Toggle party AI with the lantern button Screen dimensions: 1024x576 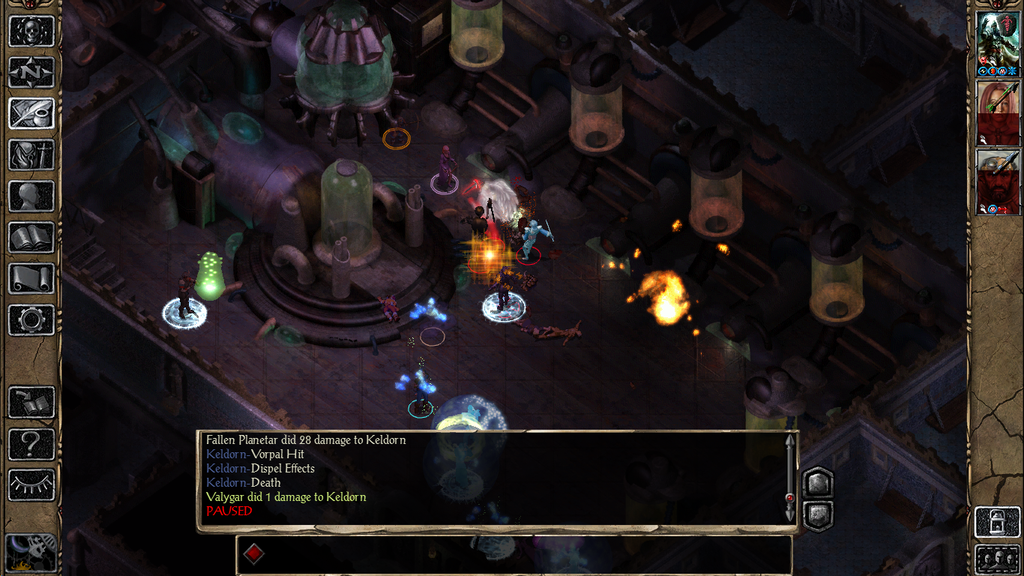pos(997,522)
